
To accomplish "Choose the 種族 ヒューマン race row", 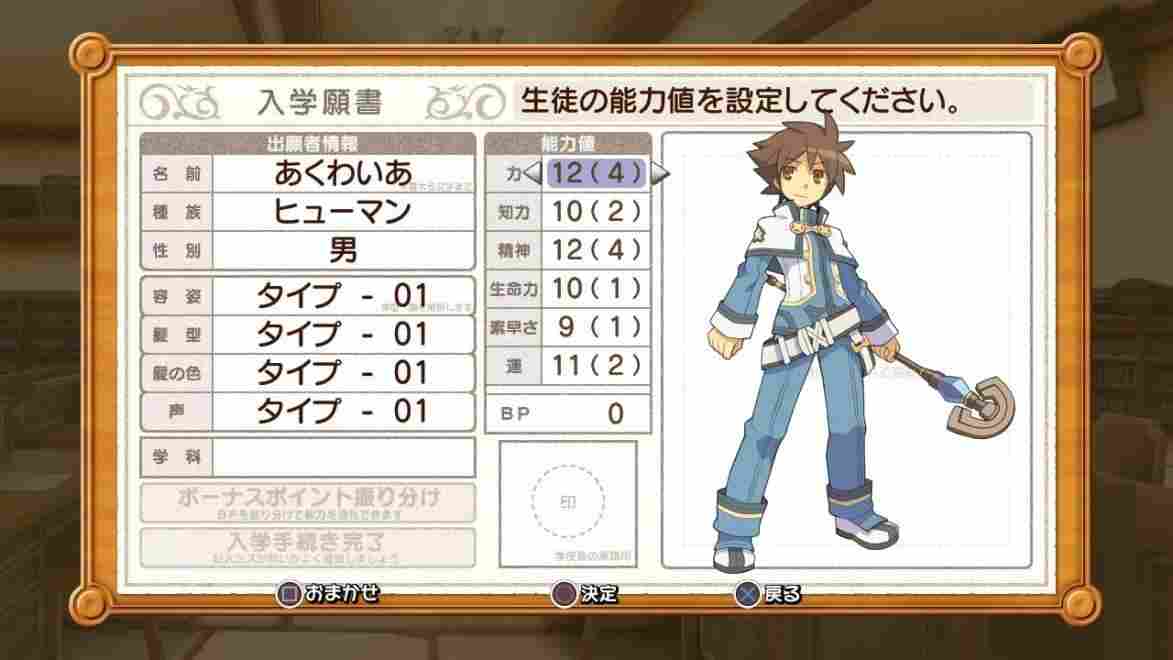I will tap(342, 212).
